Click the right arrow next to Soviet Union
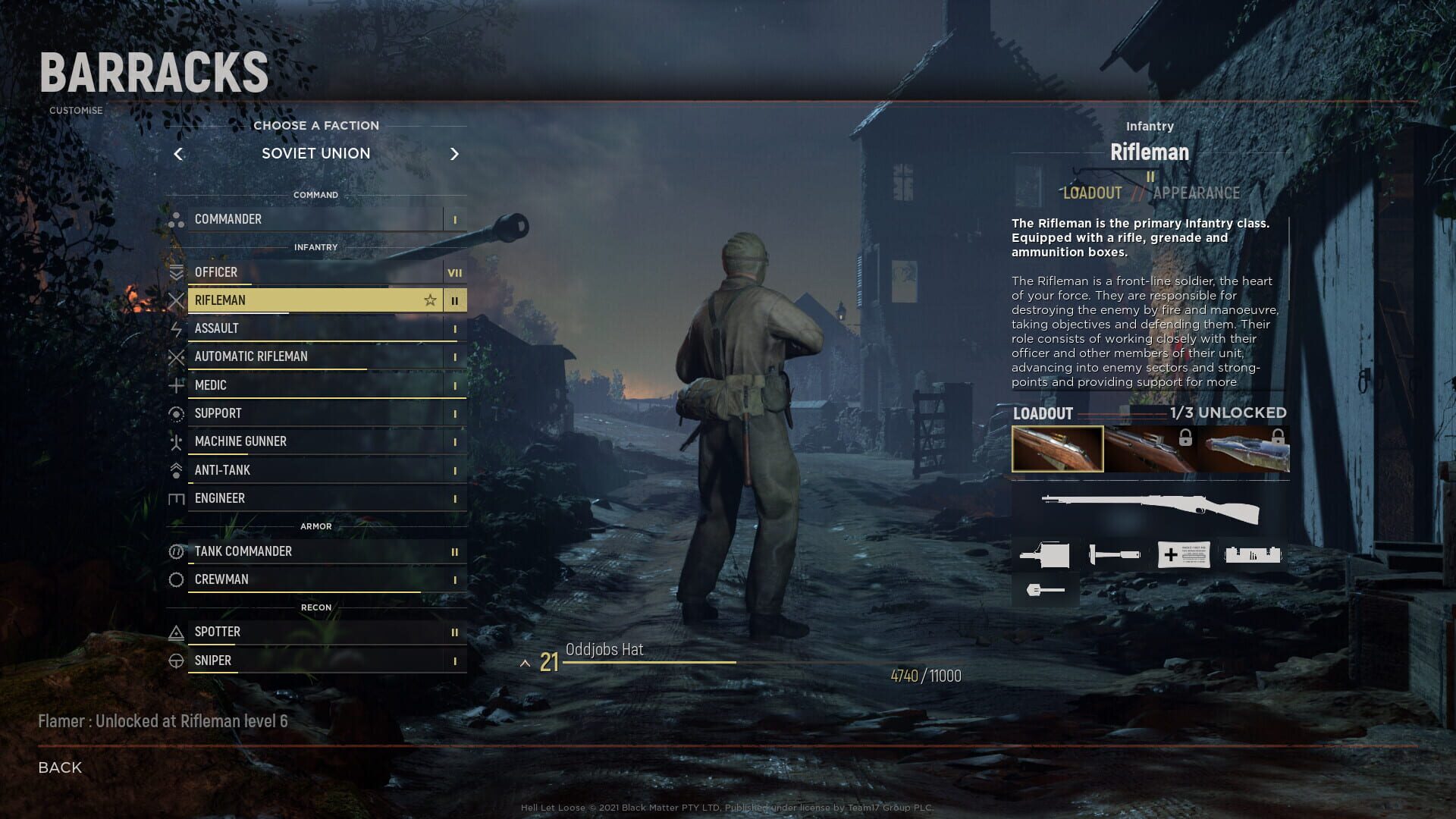Viewport: 1456px width, 819px height. pos(455,154)
